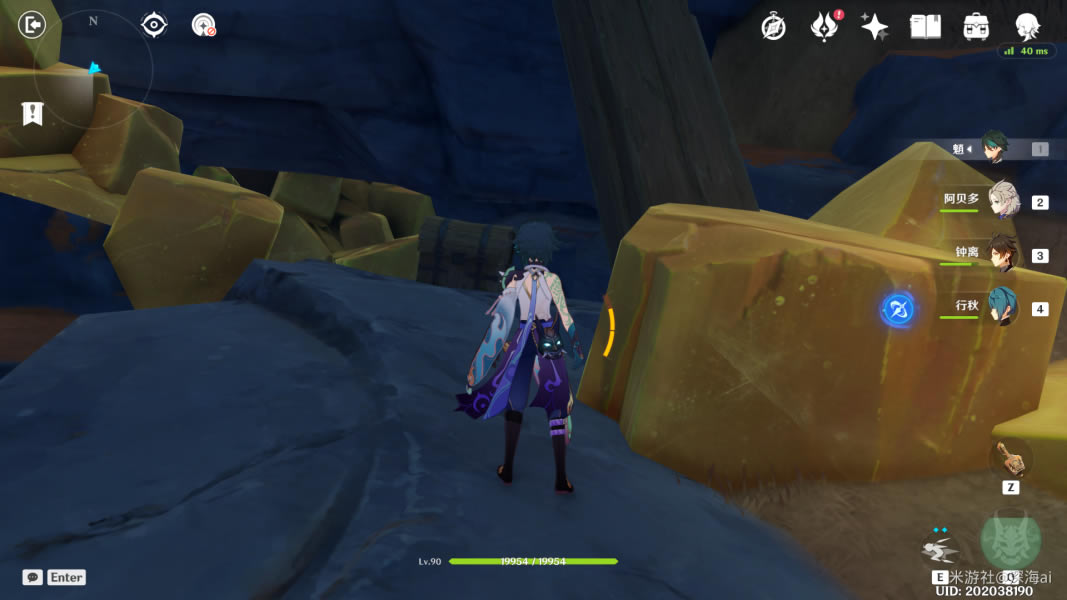Screen dimensions: 1067x600
Task: Open the character menu head icon
Action: point(1027,27)
